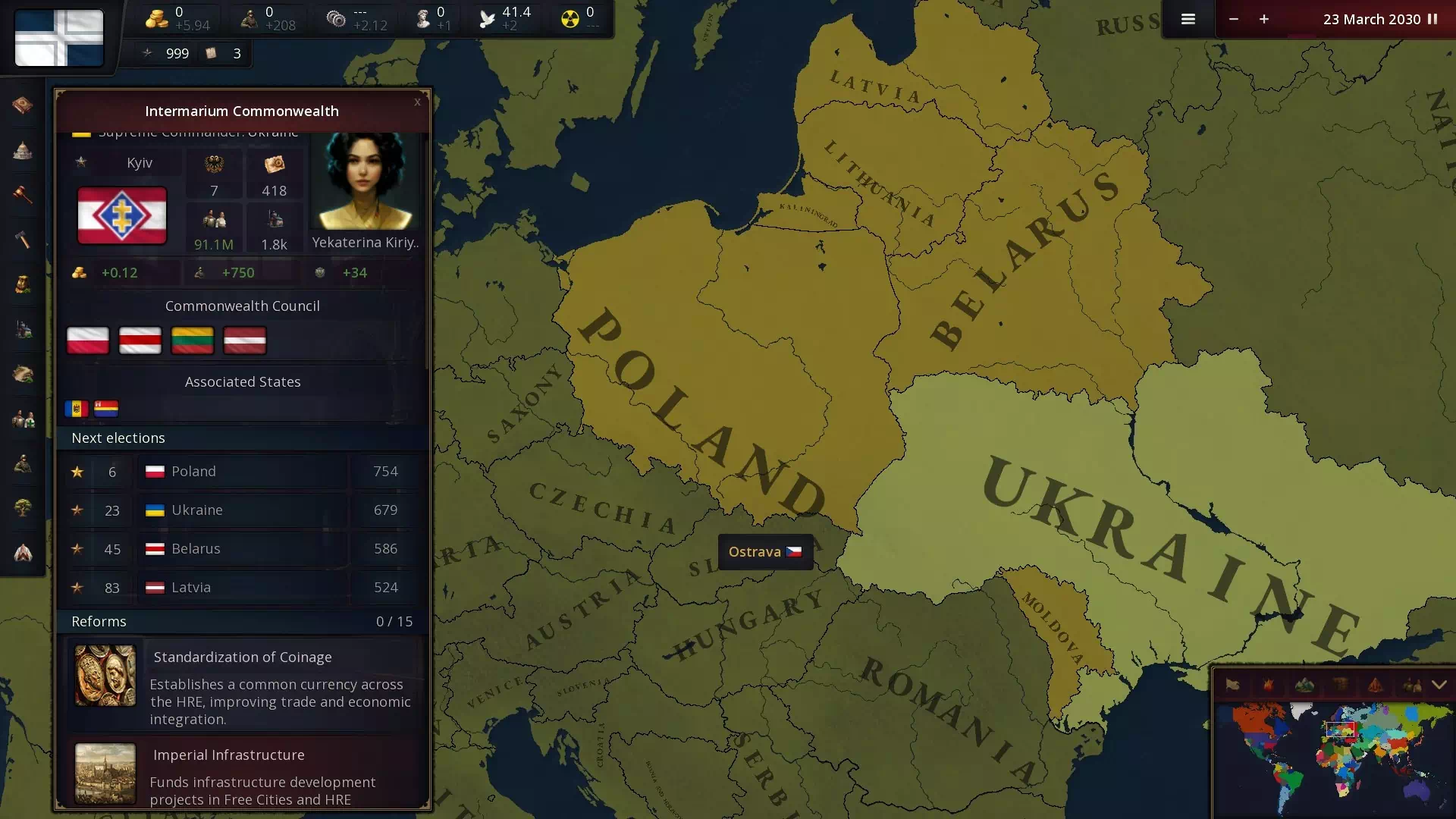1456x819 pixels.
Task: Select Moldova flag under Associated States
Action: click(x=76, y=409)
